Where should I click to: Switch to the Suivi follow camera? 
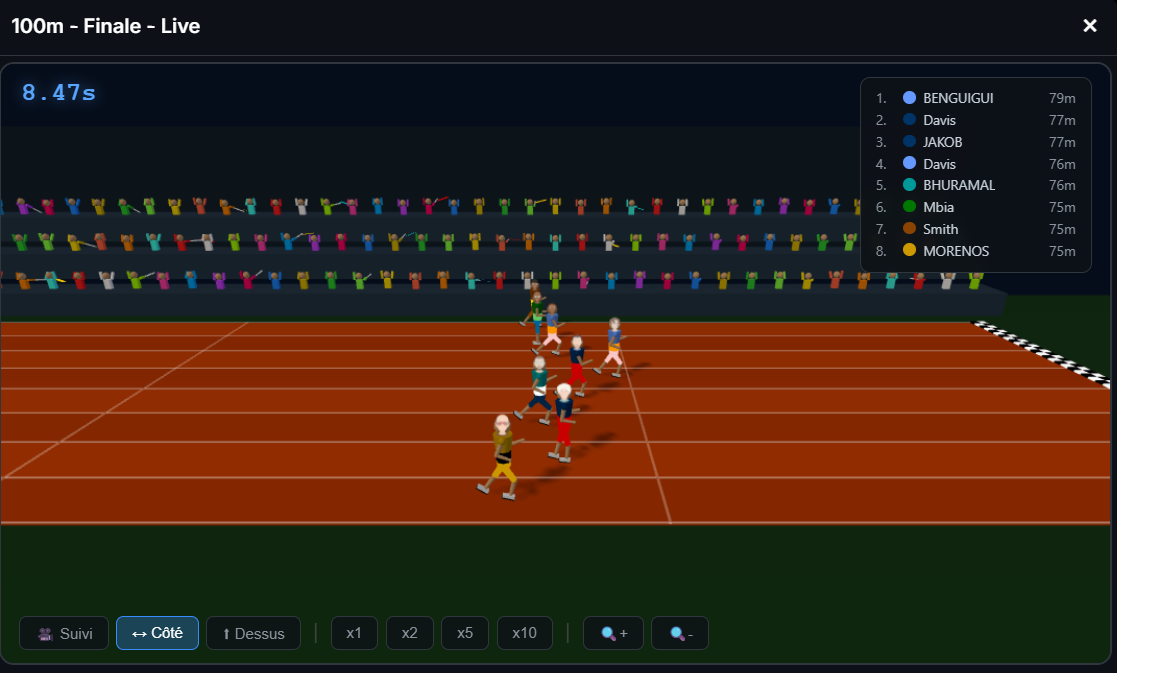click(x=64, y=633)
